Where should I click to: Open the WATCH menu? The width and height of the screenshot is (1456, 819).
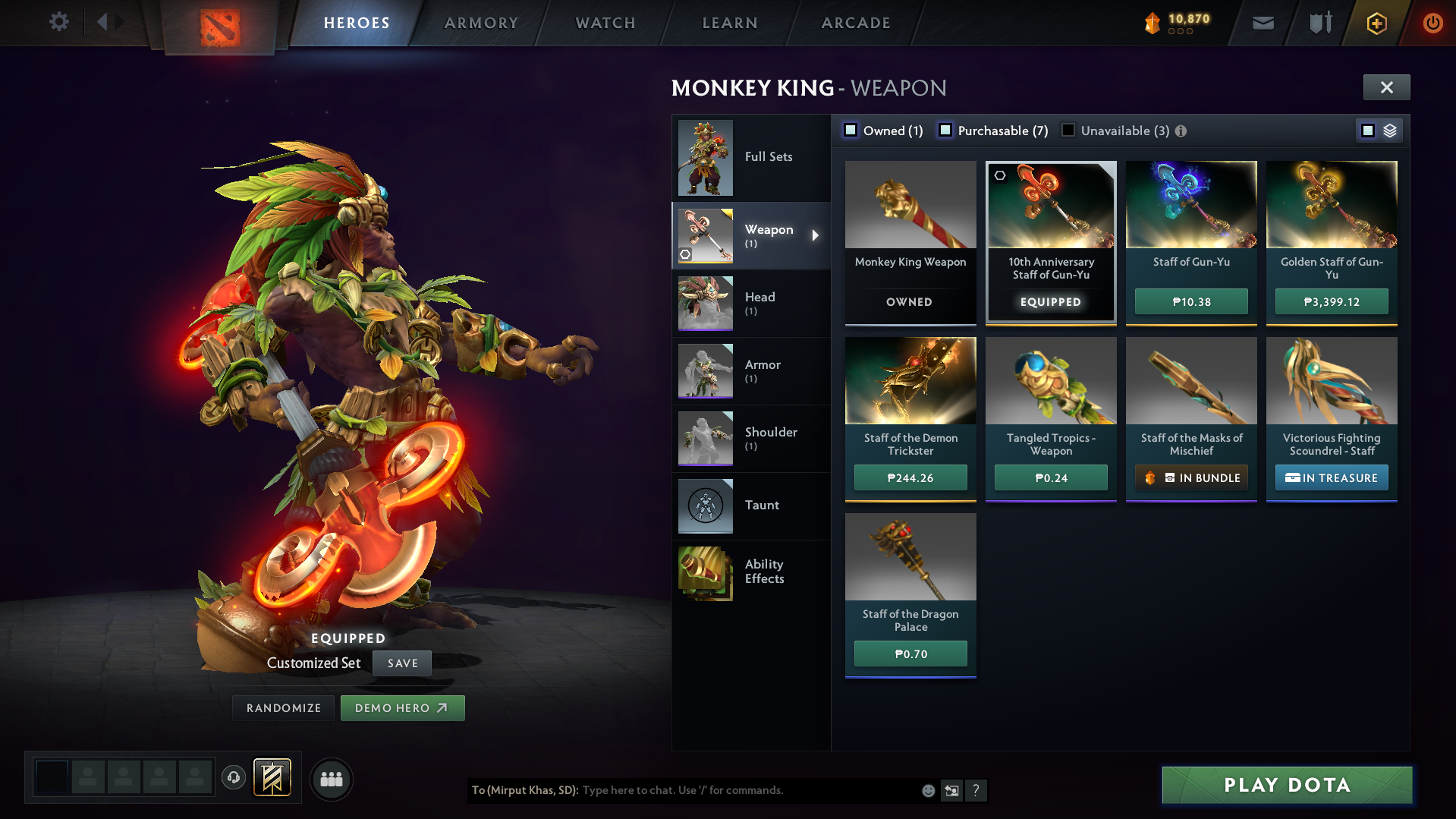click(604, 23)
